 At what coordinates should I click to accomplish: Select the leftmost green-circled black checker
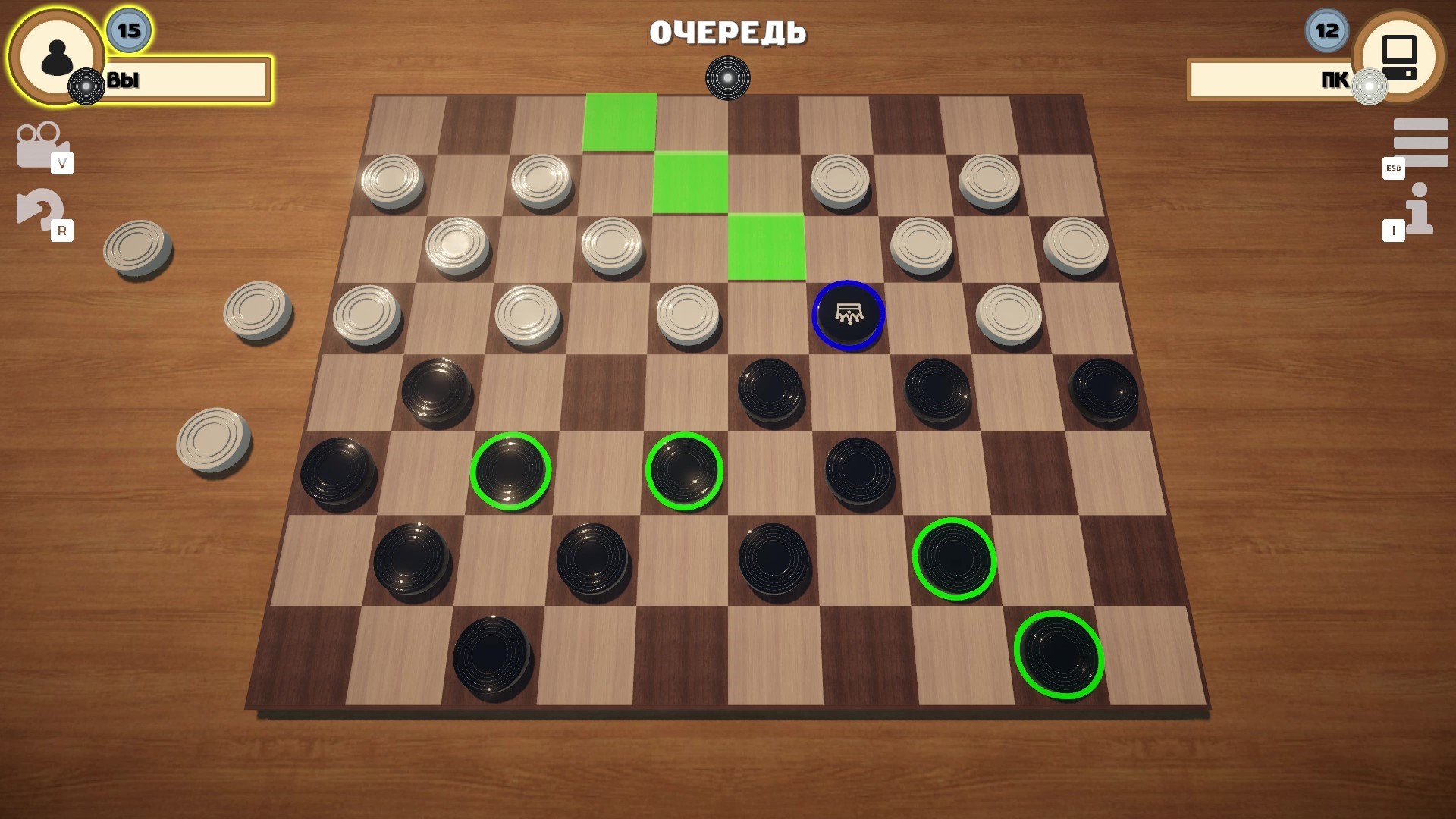point(512,470)
